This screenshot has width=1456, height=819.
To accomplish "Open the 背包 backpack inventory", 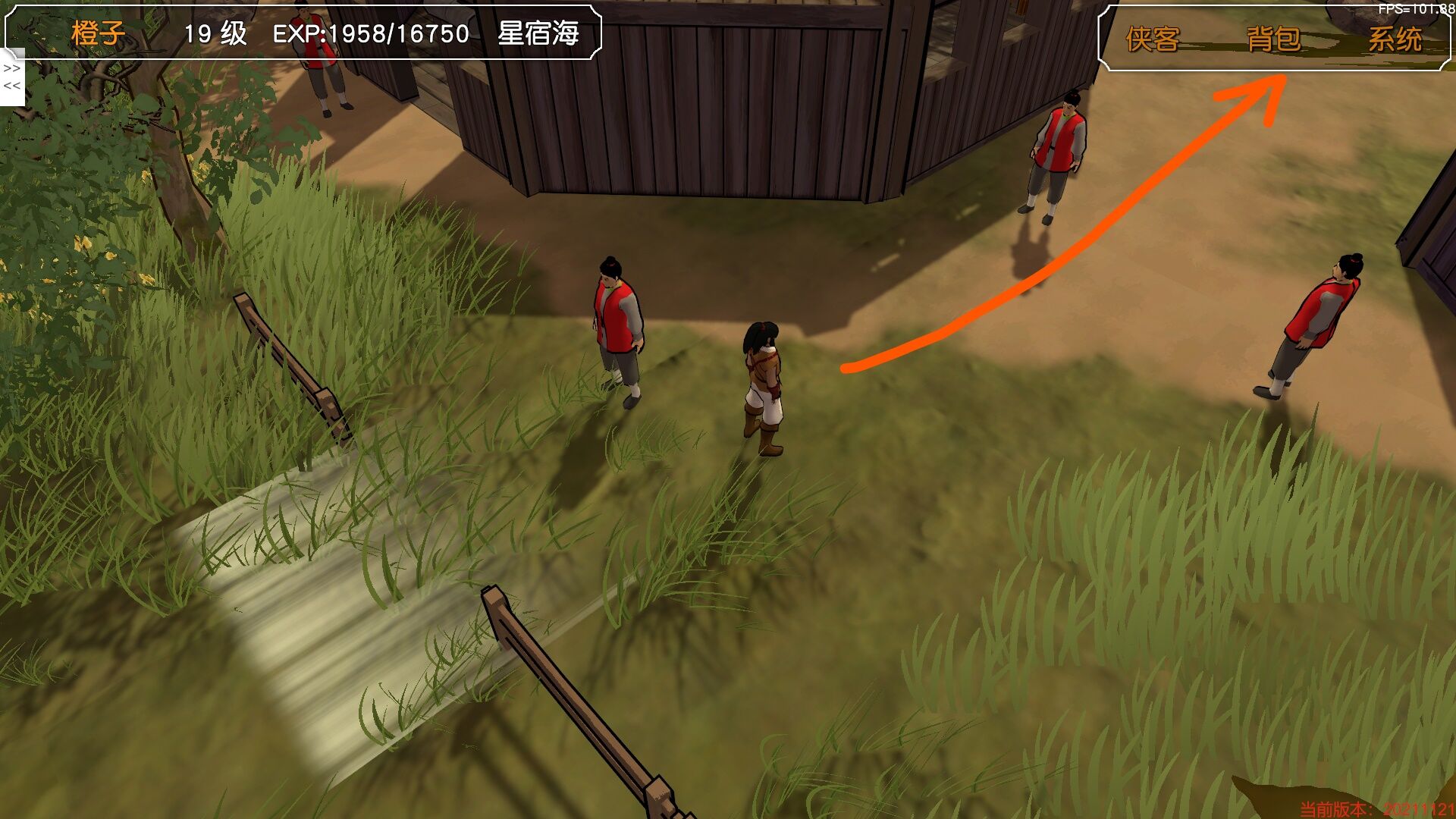I will pyautogui.click(x=1273, y=39).
